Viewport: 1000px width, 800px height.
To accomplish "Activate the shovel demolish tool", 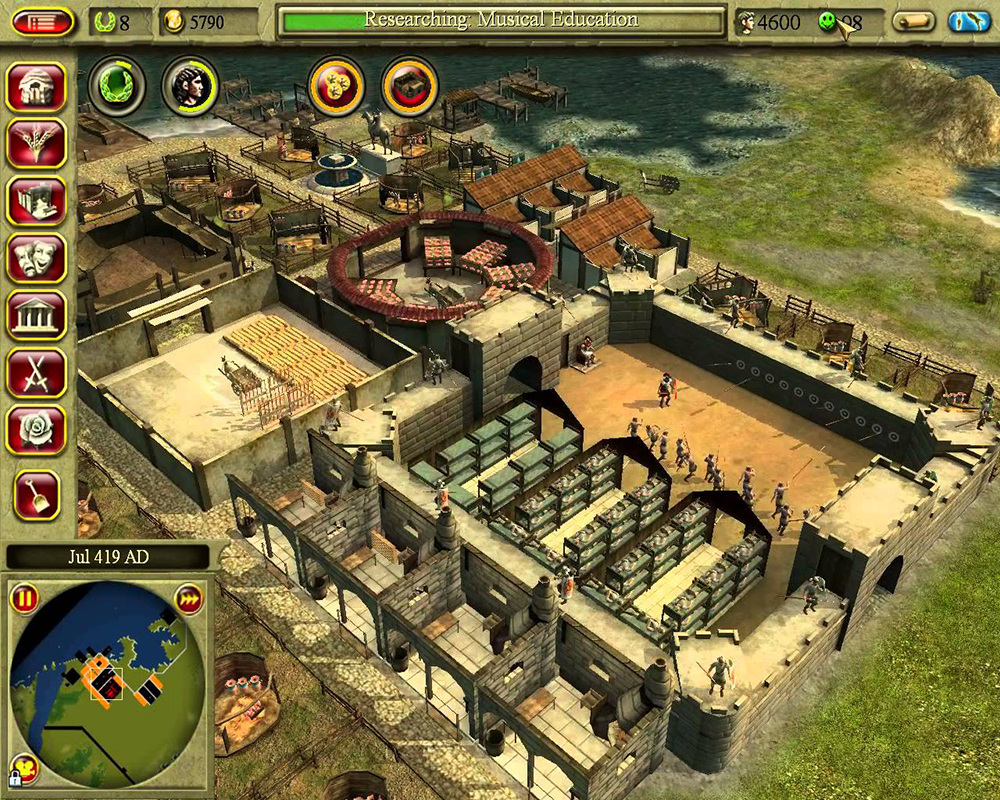I will (36, 494).
